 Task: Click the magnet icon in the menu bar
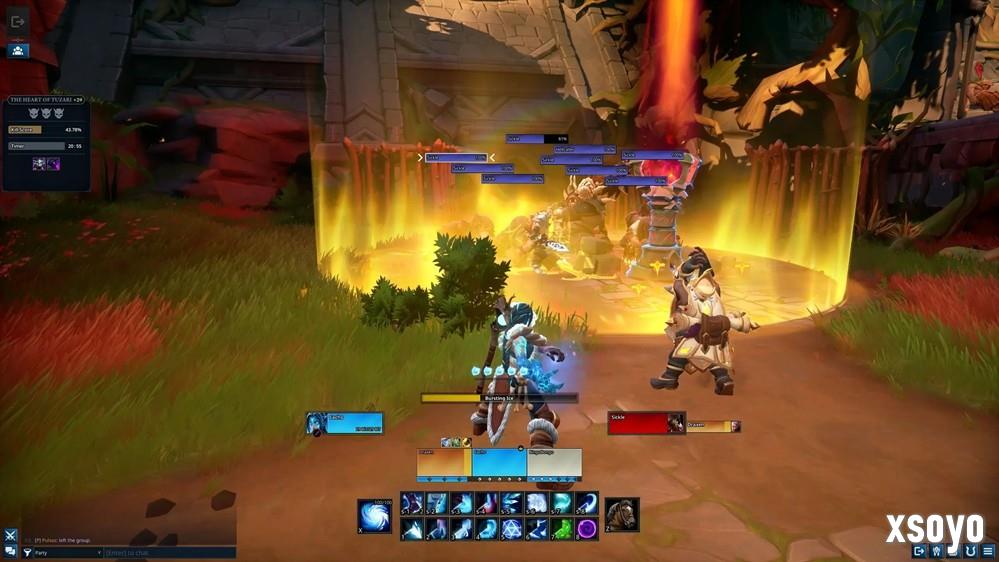pos(969,550)
